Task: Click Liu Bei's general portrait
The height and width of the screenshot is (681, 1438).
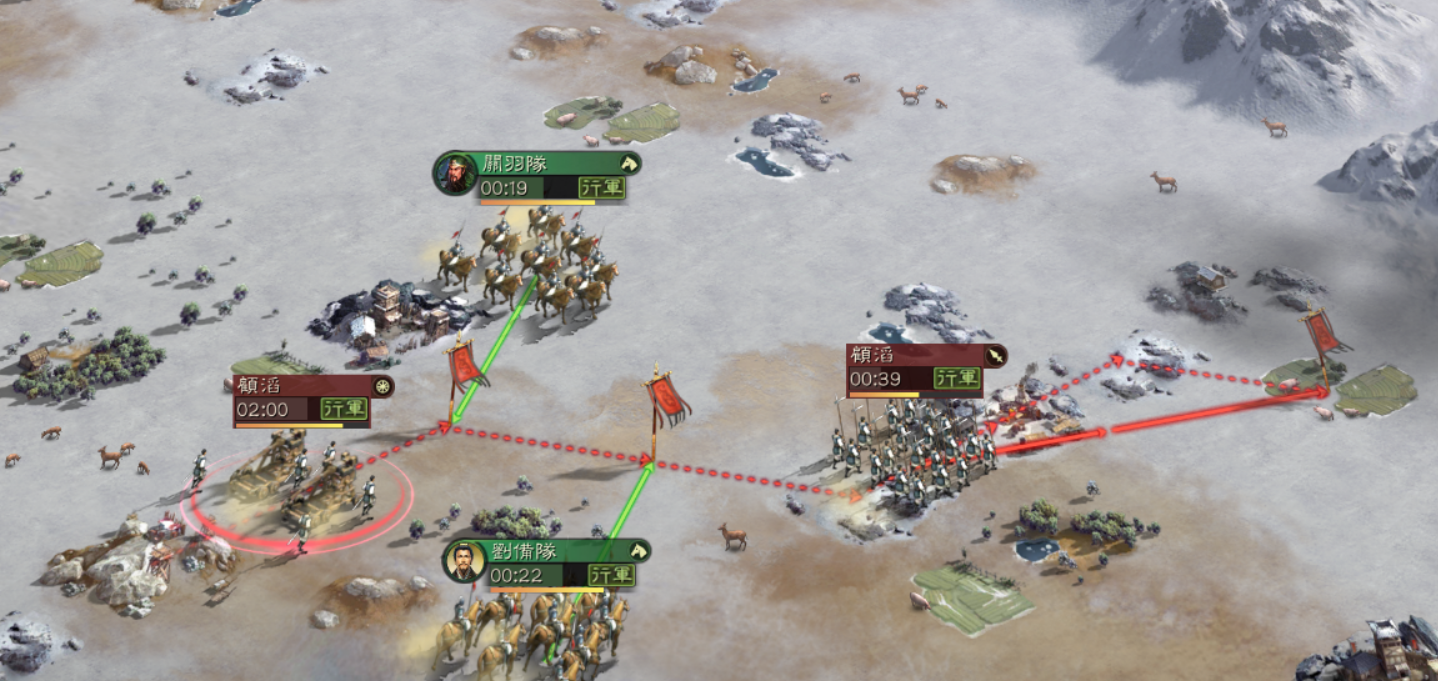Action: coord(464,562)
